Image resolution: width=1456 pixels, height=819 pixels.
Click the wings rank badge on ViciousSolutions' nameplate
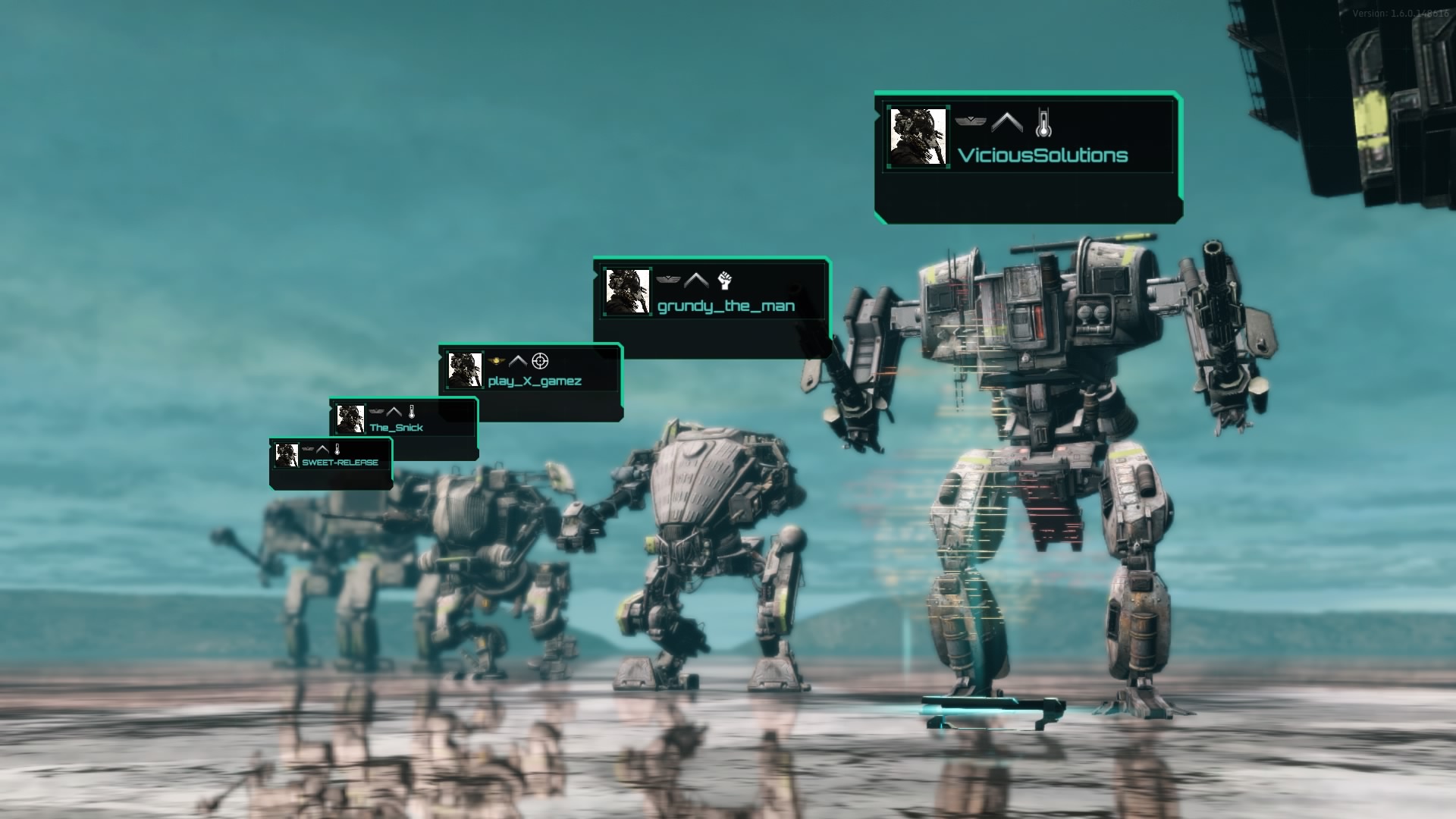pos(971,122)
